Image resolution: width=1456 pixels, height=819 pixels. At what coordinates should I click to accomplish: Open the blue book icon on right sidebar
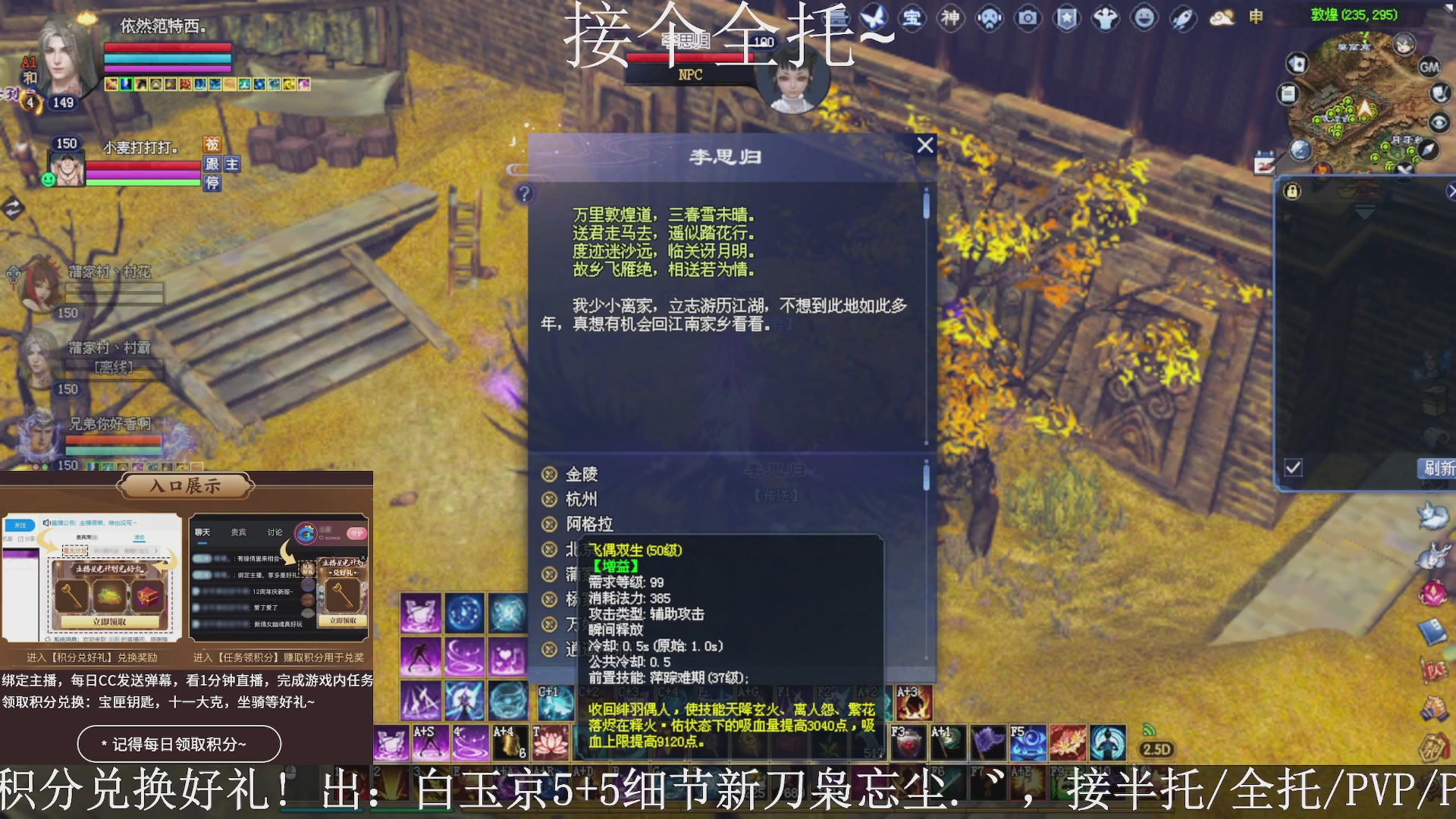(x=1430, y=630)
